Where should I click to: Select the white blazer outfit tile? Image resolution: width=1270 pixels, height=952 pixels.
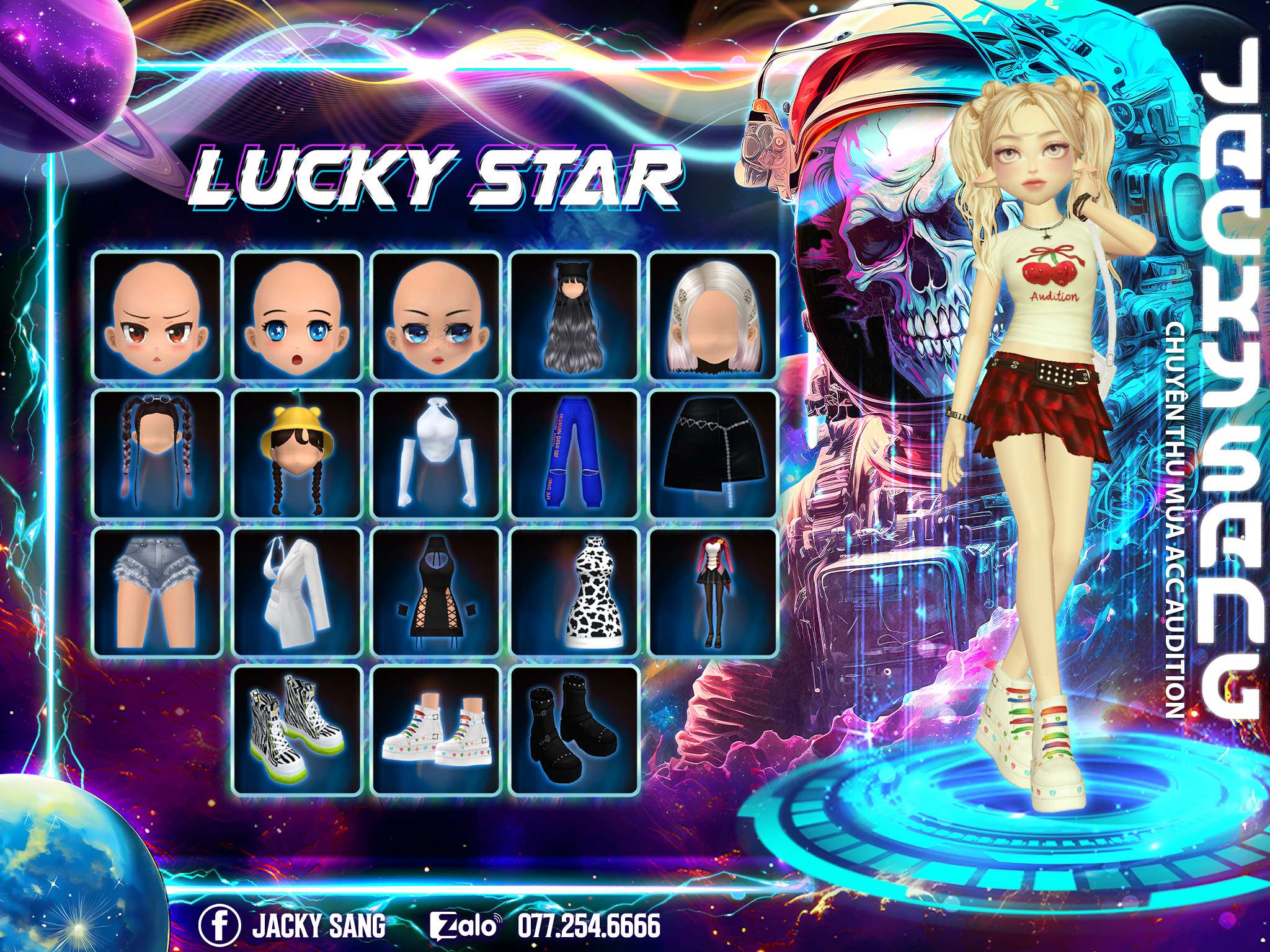coord(296,593)
